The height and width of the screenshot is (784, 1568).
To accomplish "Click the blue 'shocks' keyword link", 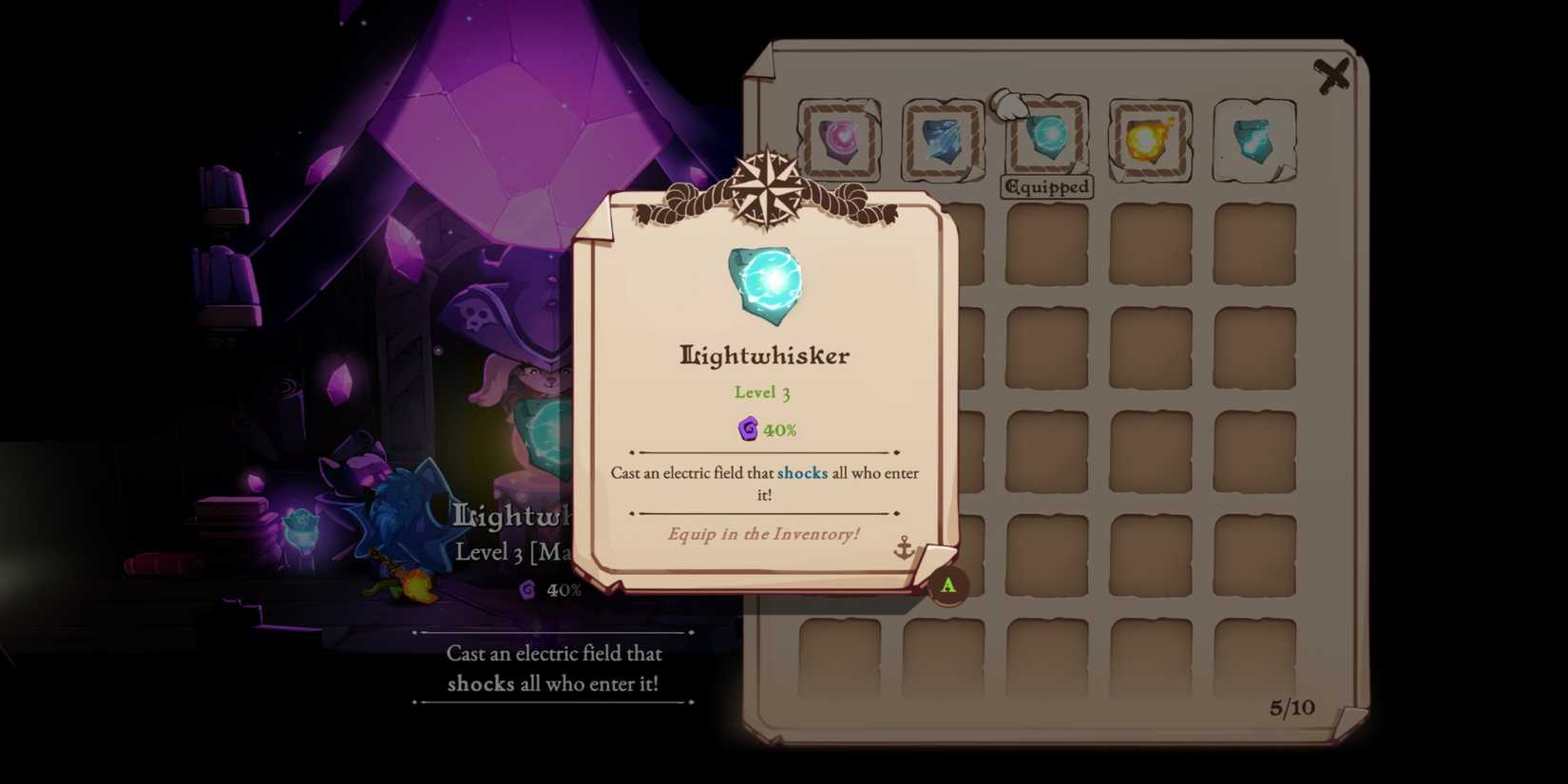I will 801,472.
